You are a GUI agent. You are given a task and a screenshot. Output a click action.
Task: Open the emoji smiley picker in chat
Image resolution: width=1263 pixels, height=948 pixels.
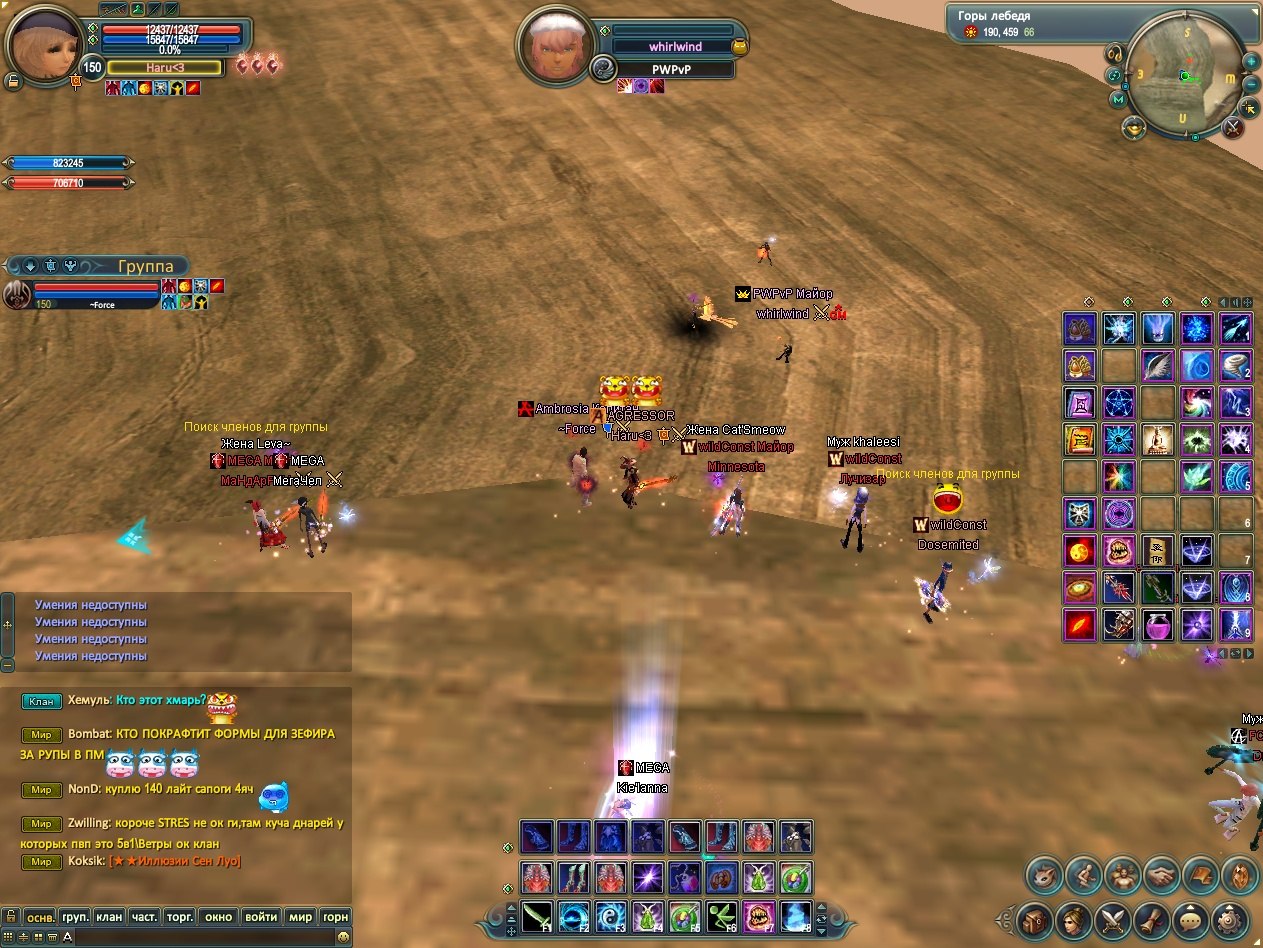click(343, 937)
